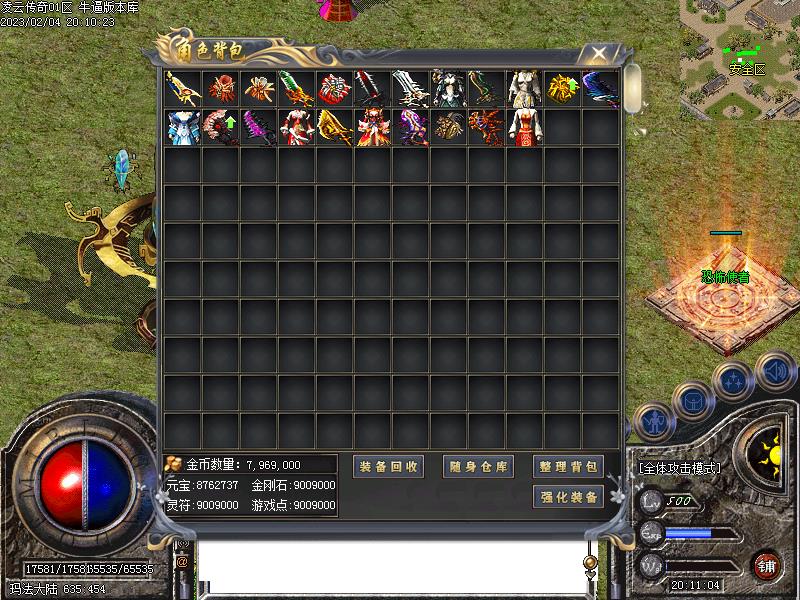The height and width of the screenshot is (600, 800).
Task: Click the backpack icon between the ring buttons
Action: click(x=692, y=401)
